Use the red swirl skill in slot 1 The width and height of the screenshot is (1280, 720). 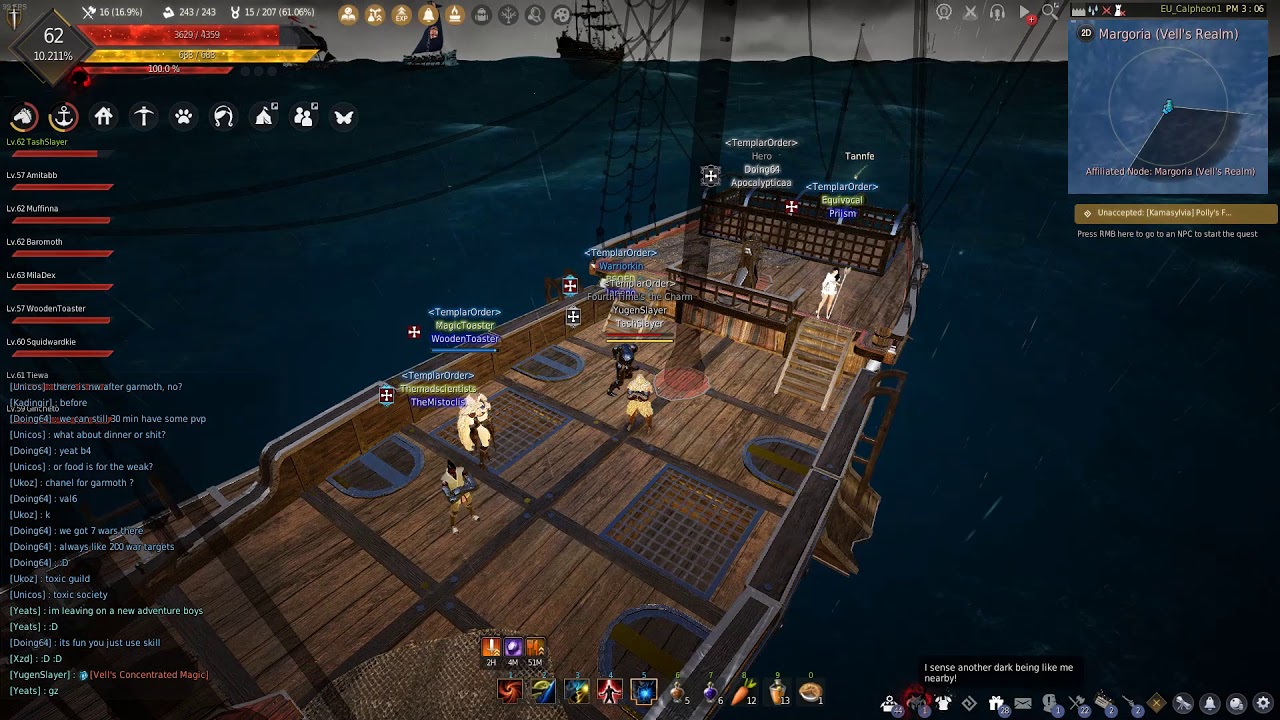pos(510,691)
